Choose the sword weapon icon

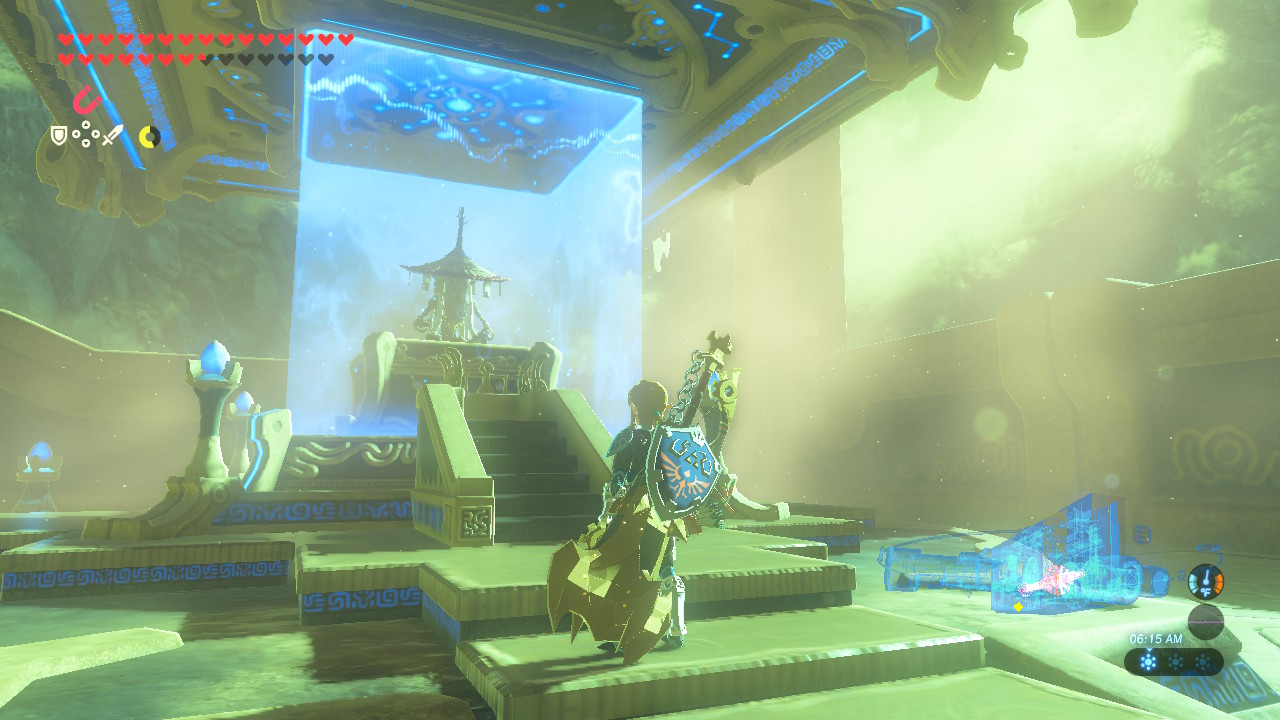pyautogui.click(x=112, y=135)
